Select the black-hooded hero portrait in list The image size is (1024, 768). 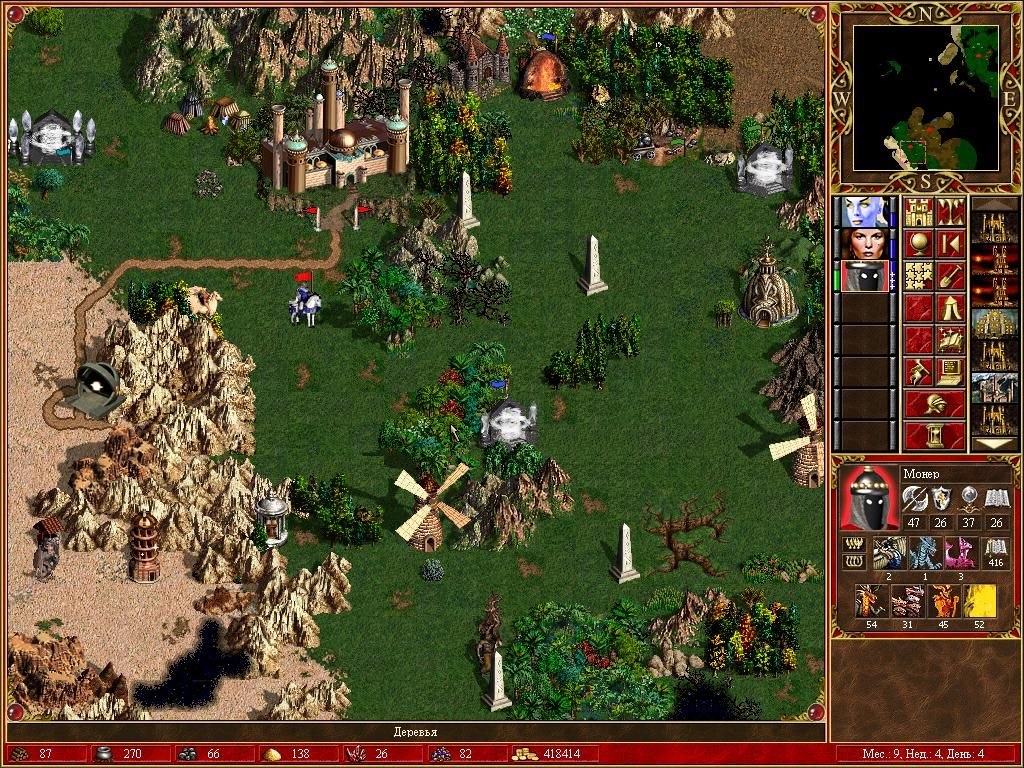(x=862, y=276)
